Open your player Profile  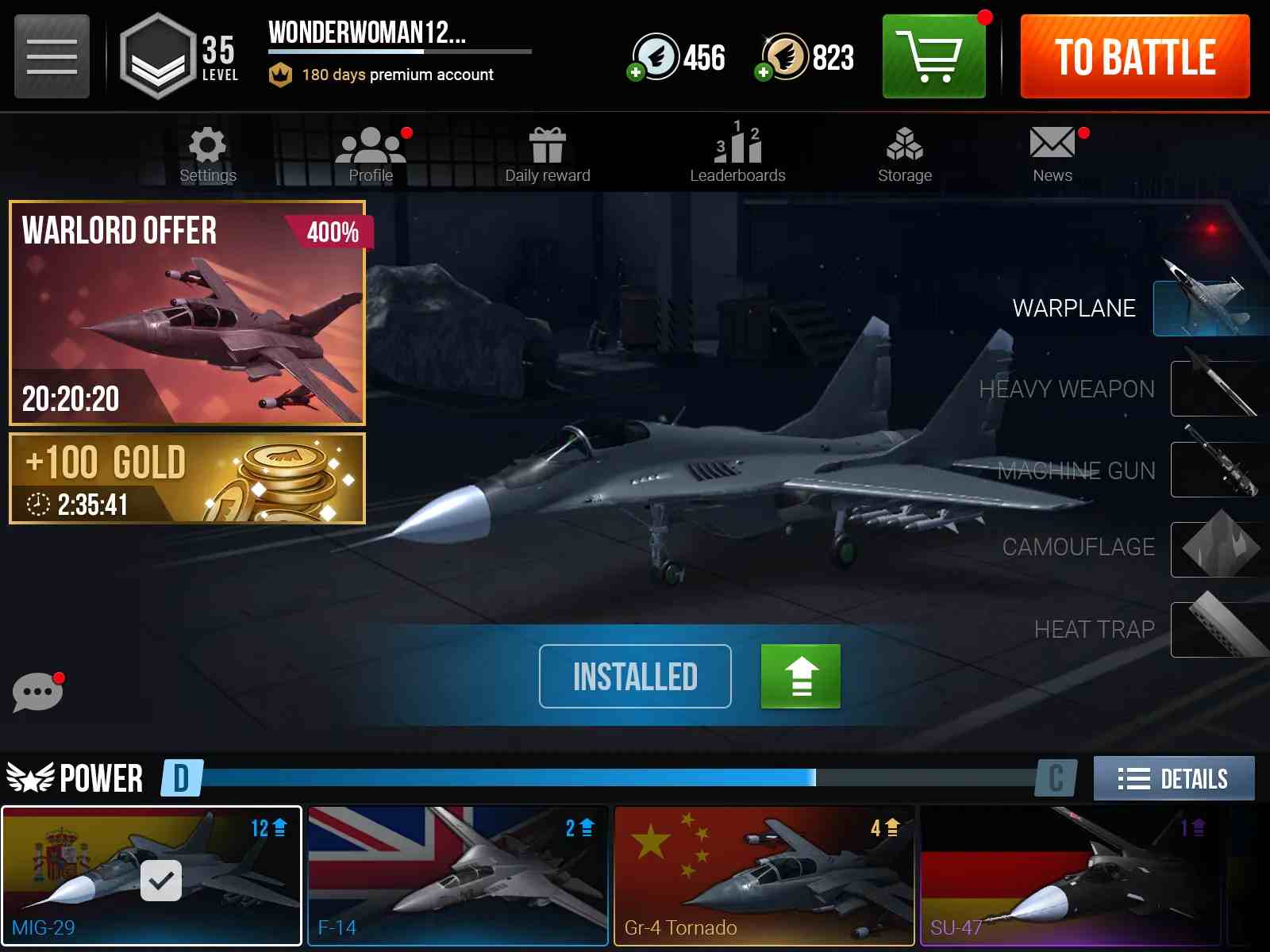(371, 153)
